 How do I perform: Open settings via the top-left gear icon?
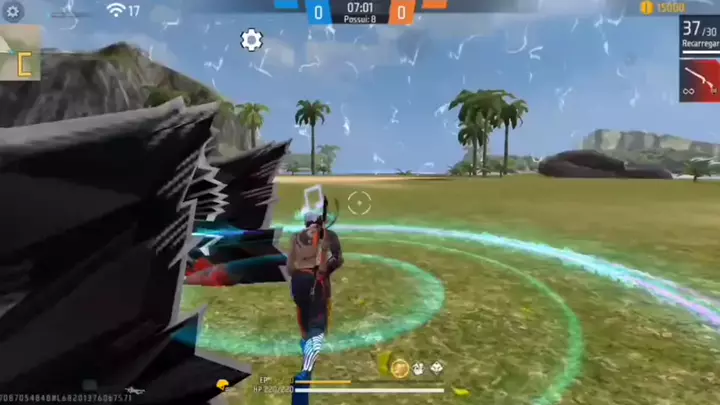13,12
